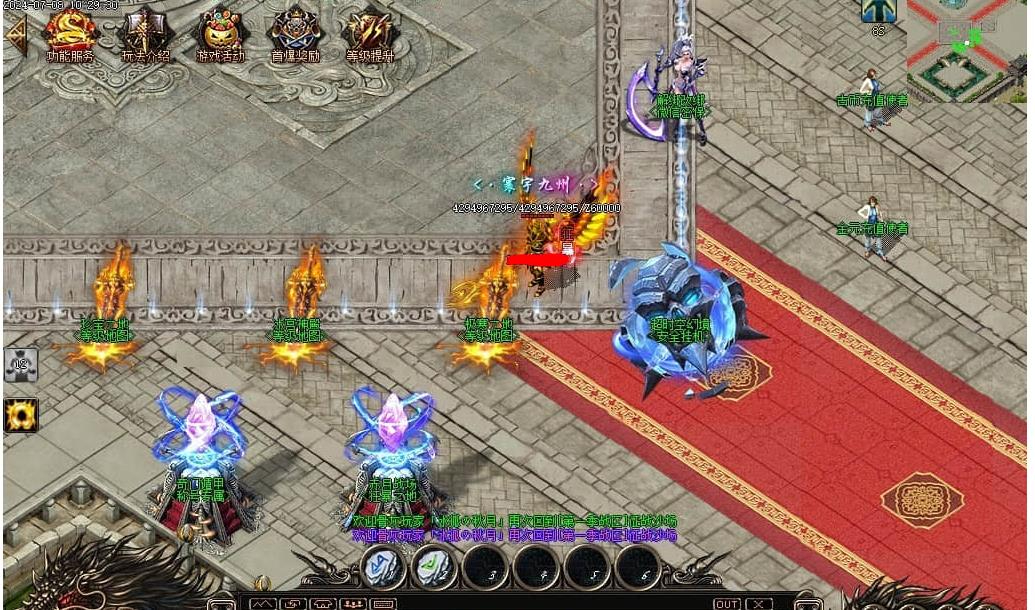This screenshot has width=1035, height=610.
Task: Collapse the top menu with the arrow
Action: pyautogui.click(x=16, y=34)
